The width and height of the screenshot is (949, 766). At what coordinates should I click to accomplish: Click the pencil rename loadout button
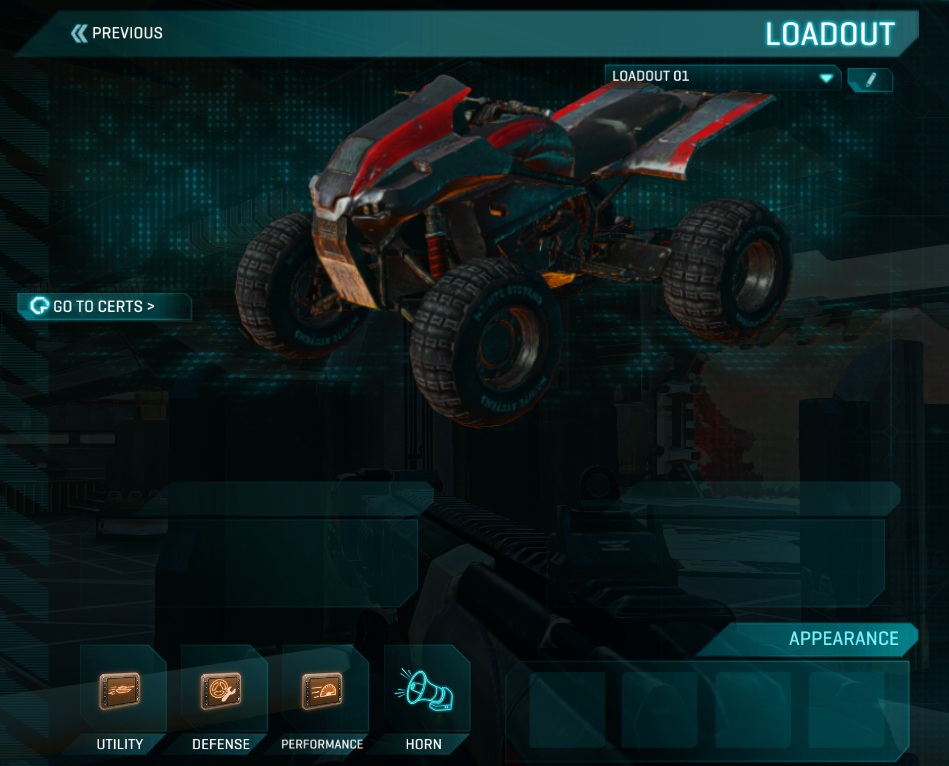tap(870, 79)
